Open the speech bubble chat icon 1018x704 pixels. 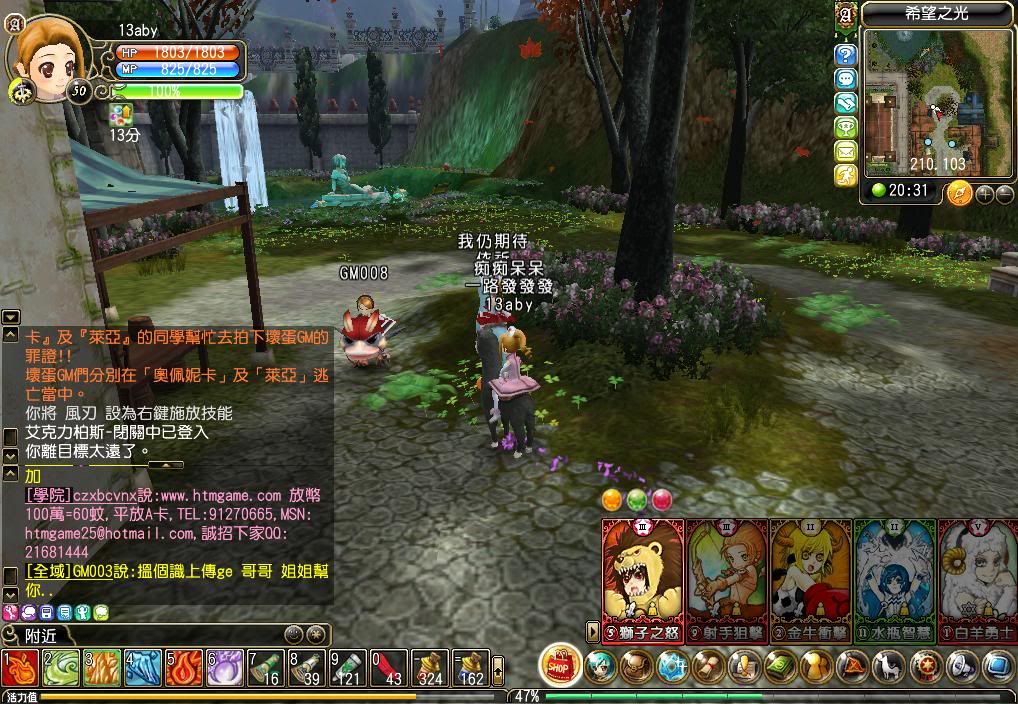point(846,79)
